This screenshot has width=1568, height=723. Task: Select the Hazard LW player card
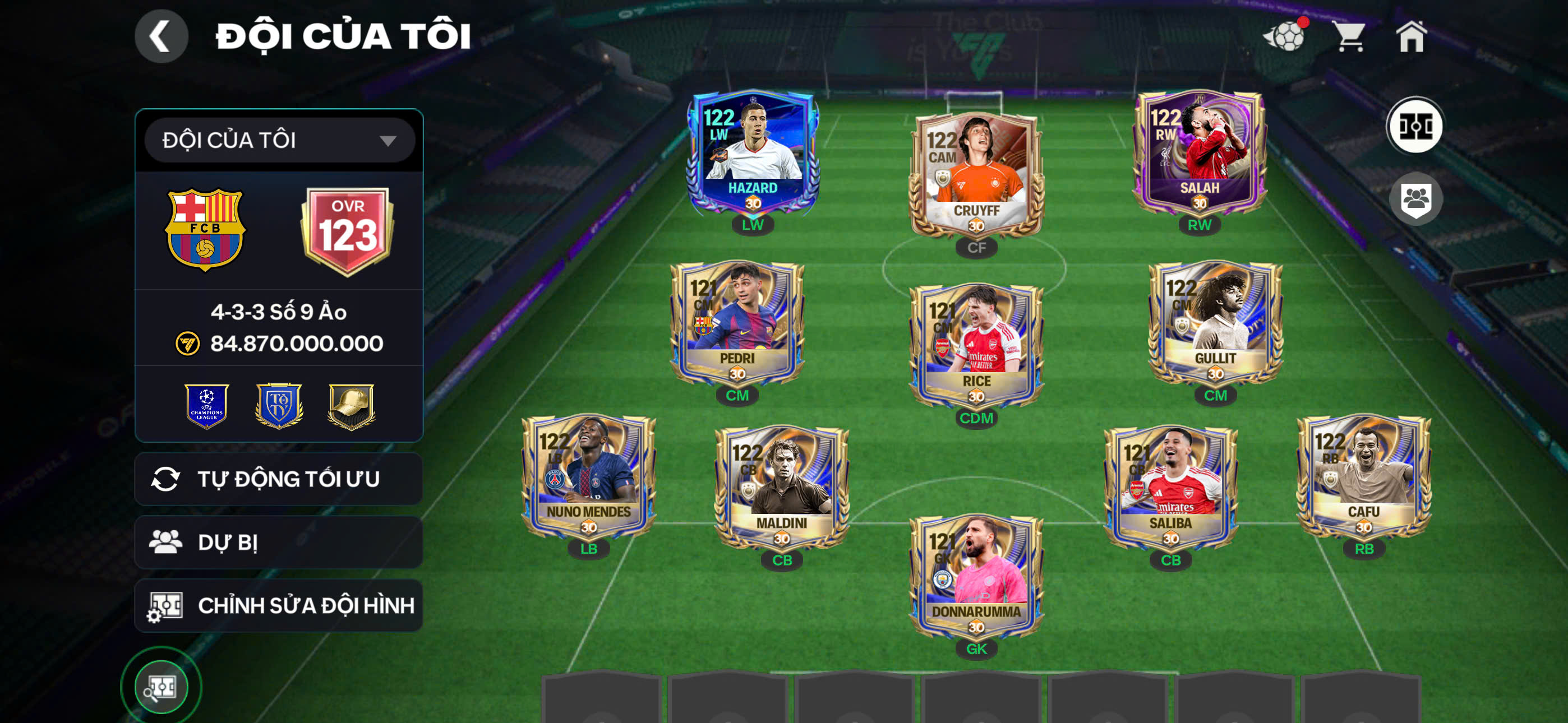point(753,152)
